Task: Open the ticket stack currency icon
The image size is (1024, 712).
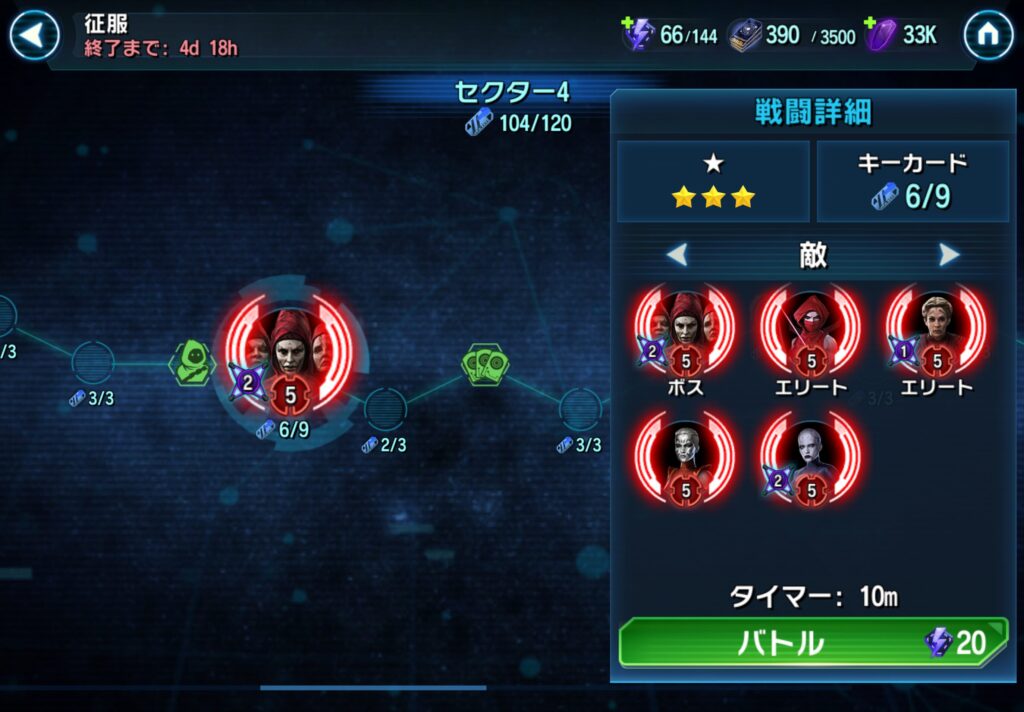Action: (x=745, y=36)
